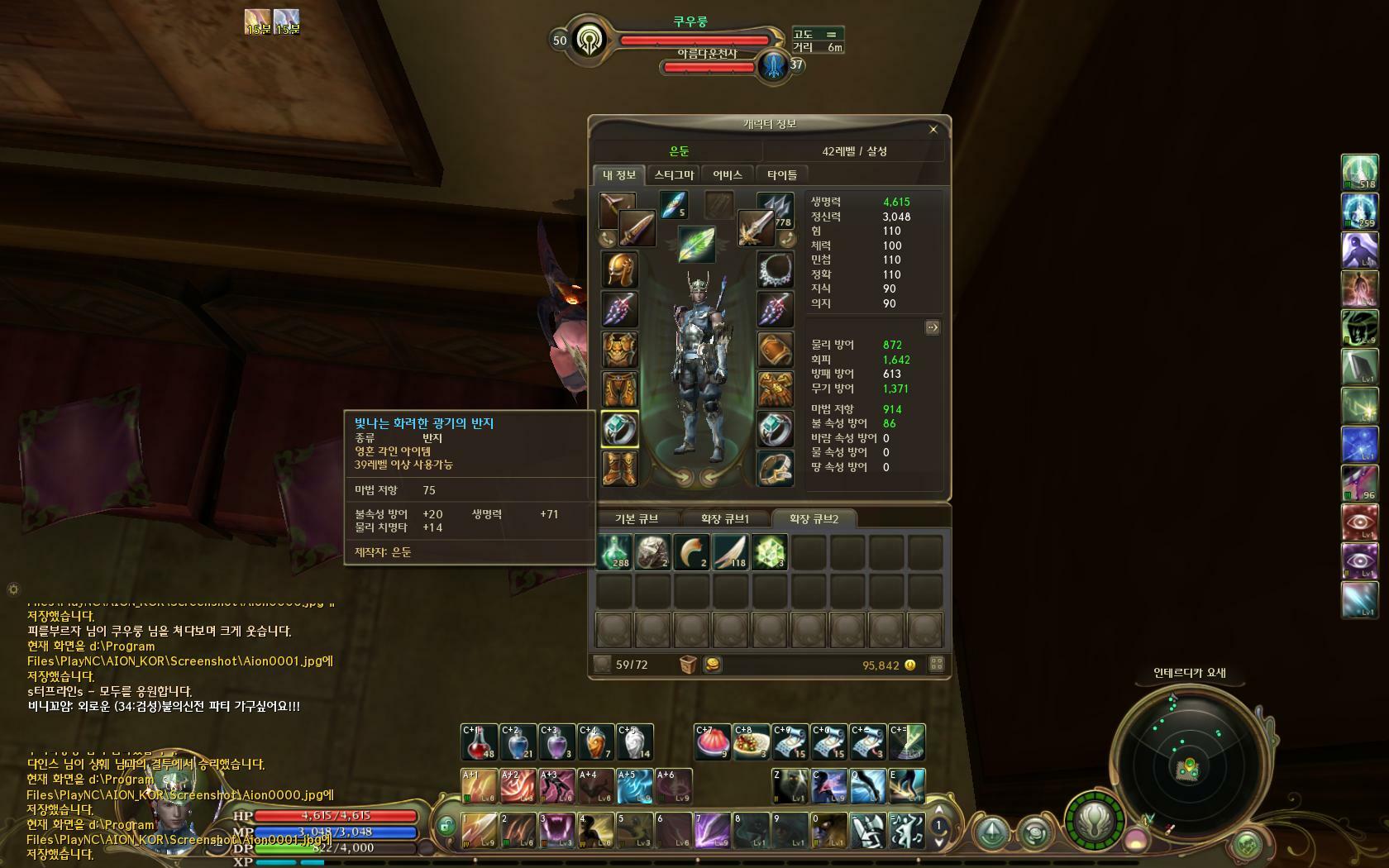Choose the green crystal item in inventory

(770, 551)
